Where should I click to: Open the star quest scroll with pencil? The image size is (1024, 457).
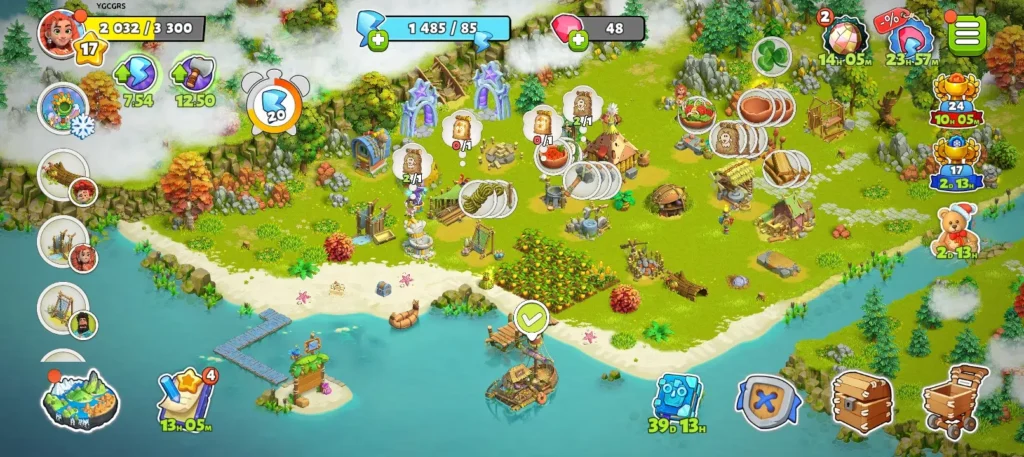[x=186, y=397]
